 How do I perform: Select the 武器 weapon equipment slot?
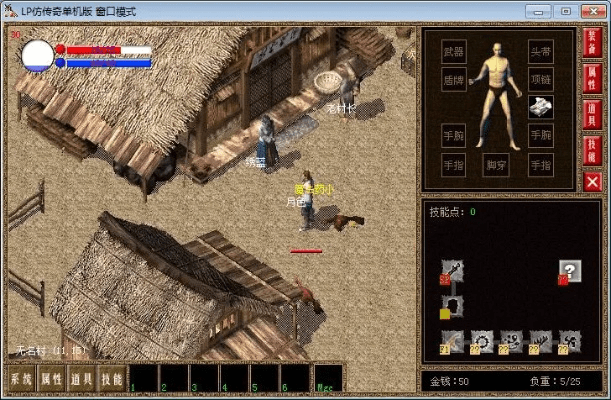click(x=454, y=51)
